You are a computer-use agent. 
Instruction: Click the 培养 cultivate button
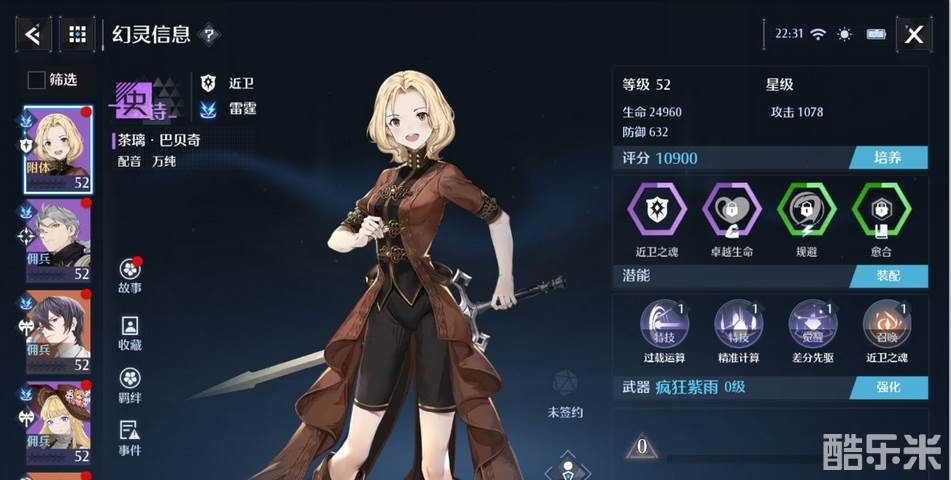[x=880, y=158]
